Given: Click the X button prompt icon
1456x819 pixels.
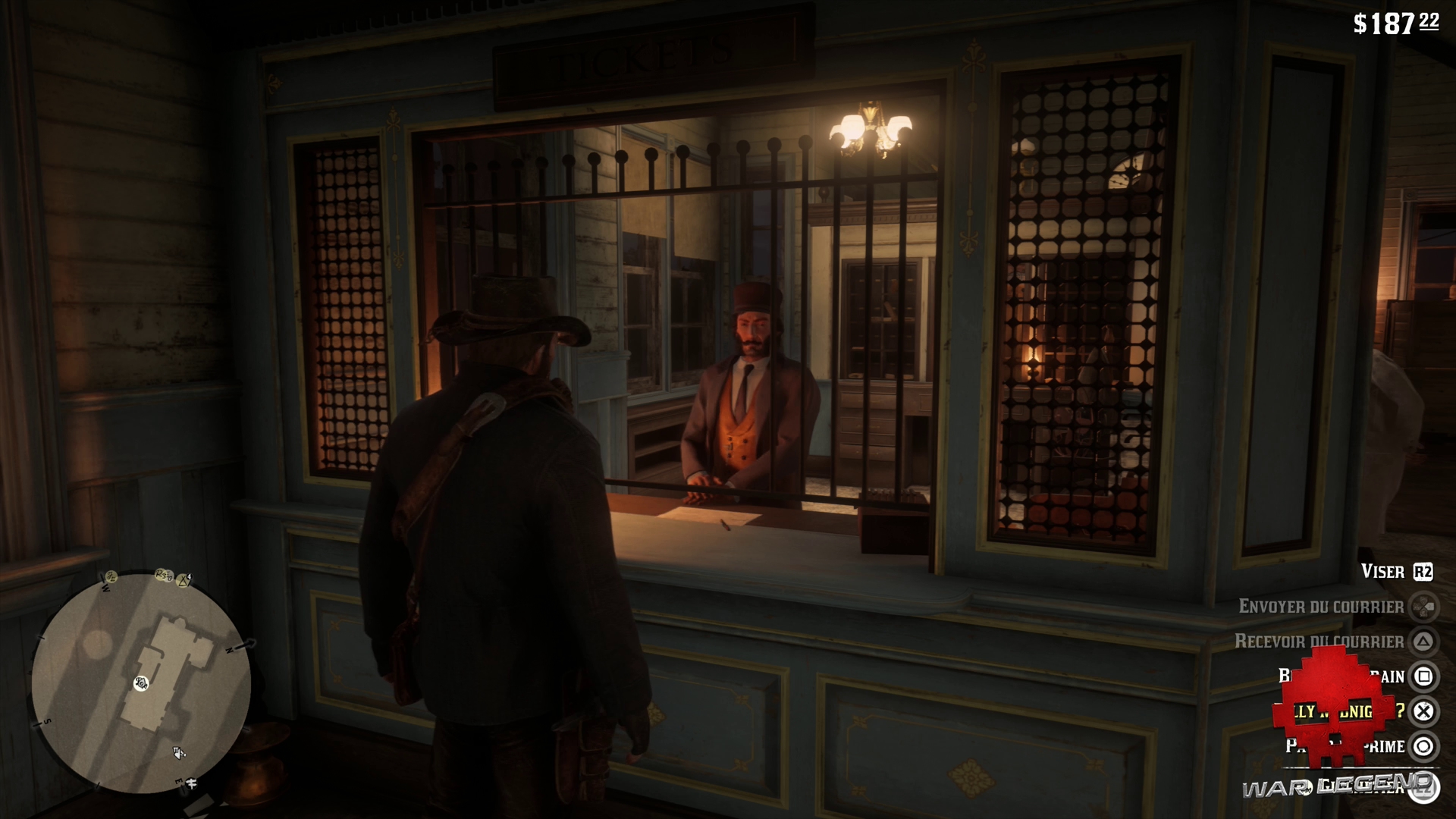Looking at the screenshot, I should pyautogui.click(x=1423, y=711).
